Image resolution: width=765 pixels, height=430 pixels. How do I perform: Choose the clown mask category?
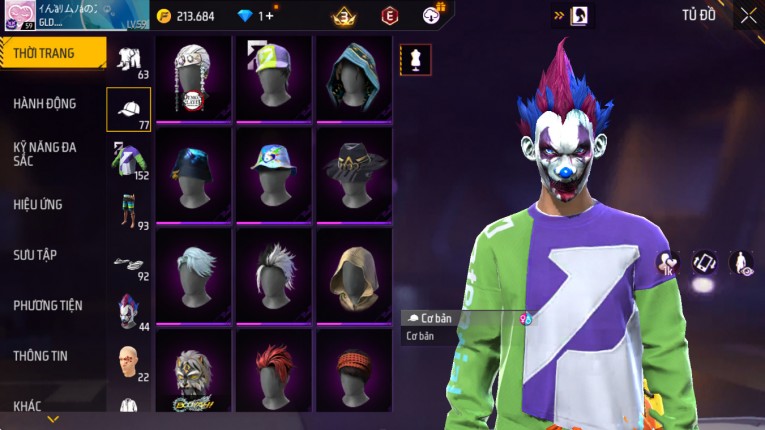click(128, 311)
